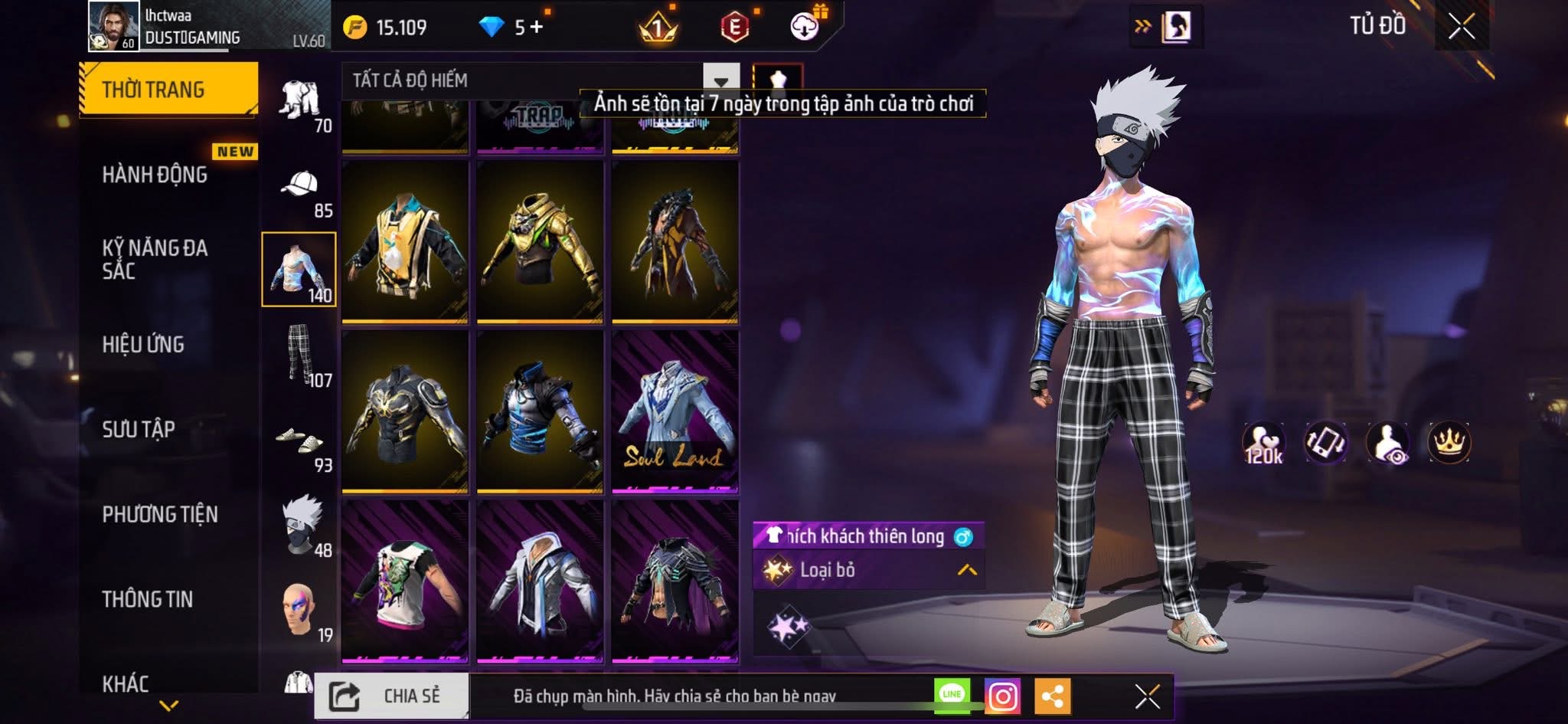
Task: Tap the Chia Sẻ share button
Action: click(391, 696)
